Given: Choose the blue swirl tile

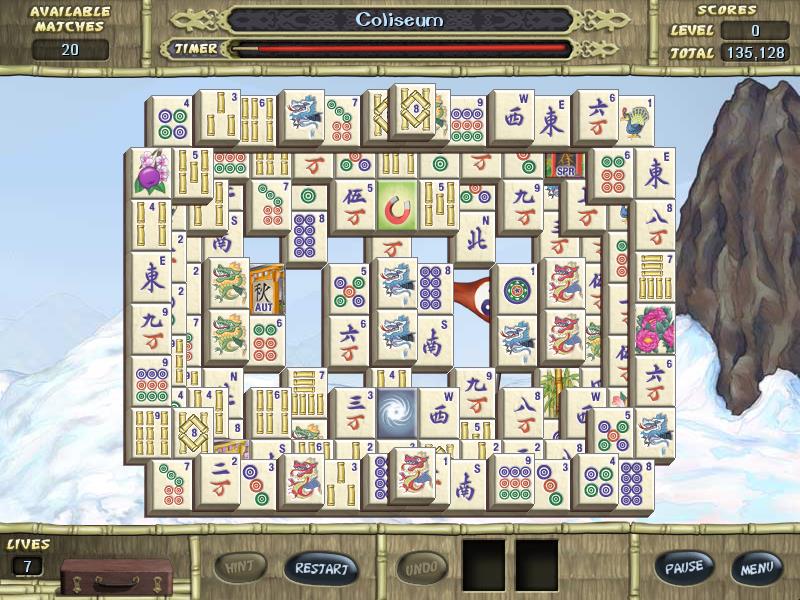Looking at the screenshot, I should (x=396, y=412).
